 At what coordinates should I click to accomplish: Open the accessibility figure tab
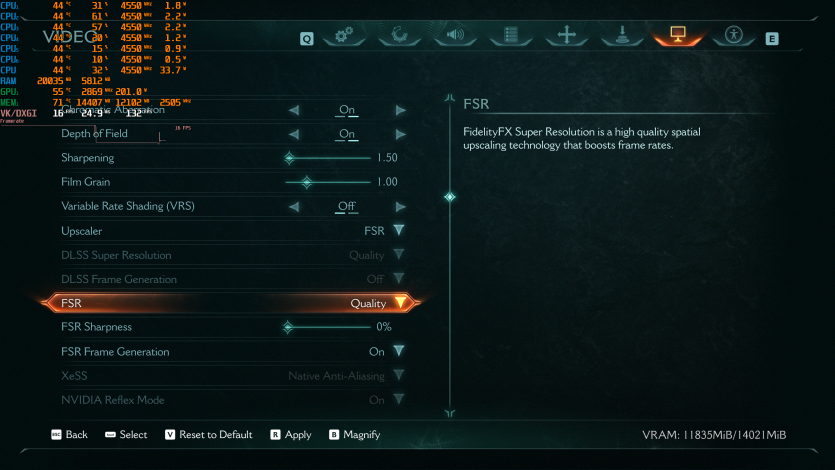point(734,36)
